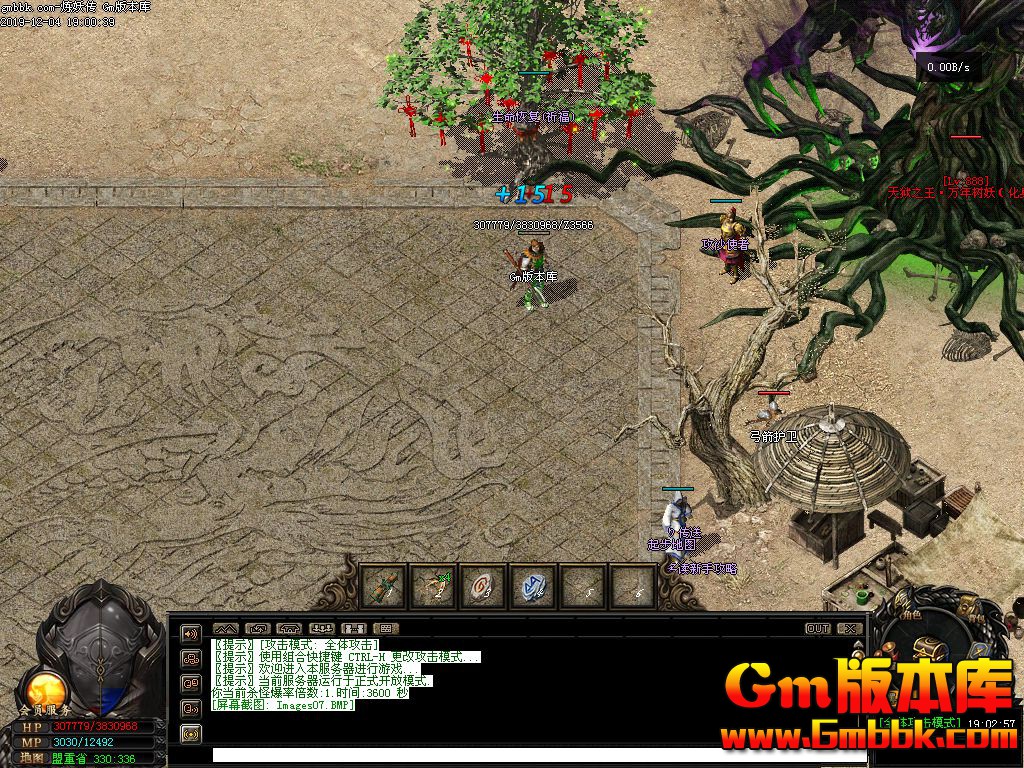The image size is (1024, 768).
Task: Click the OUT button on the chat panel
Action: (x=818, y=629)
